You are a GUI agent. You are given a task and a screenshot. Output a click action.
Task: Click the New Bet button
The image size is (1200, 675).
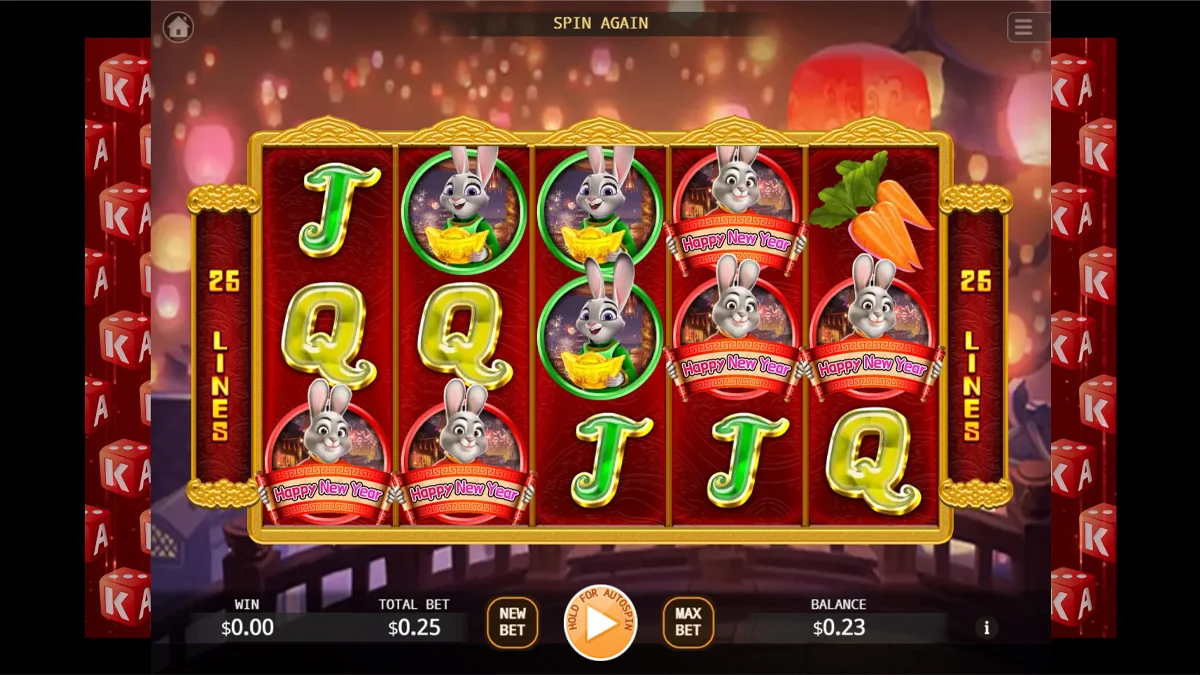pos(512,622)
